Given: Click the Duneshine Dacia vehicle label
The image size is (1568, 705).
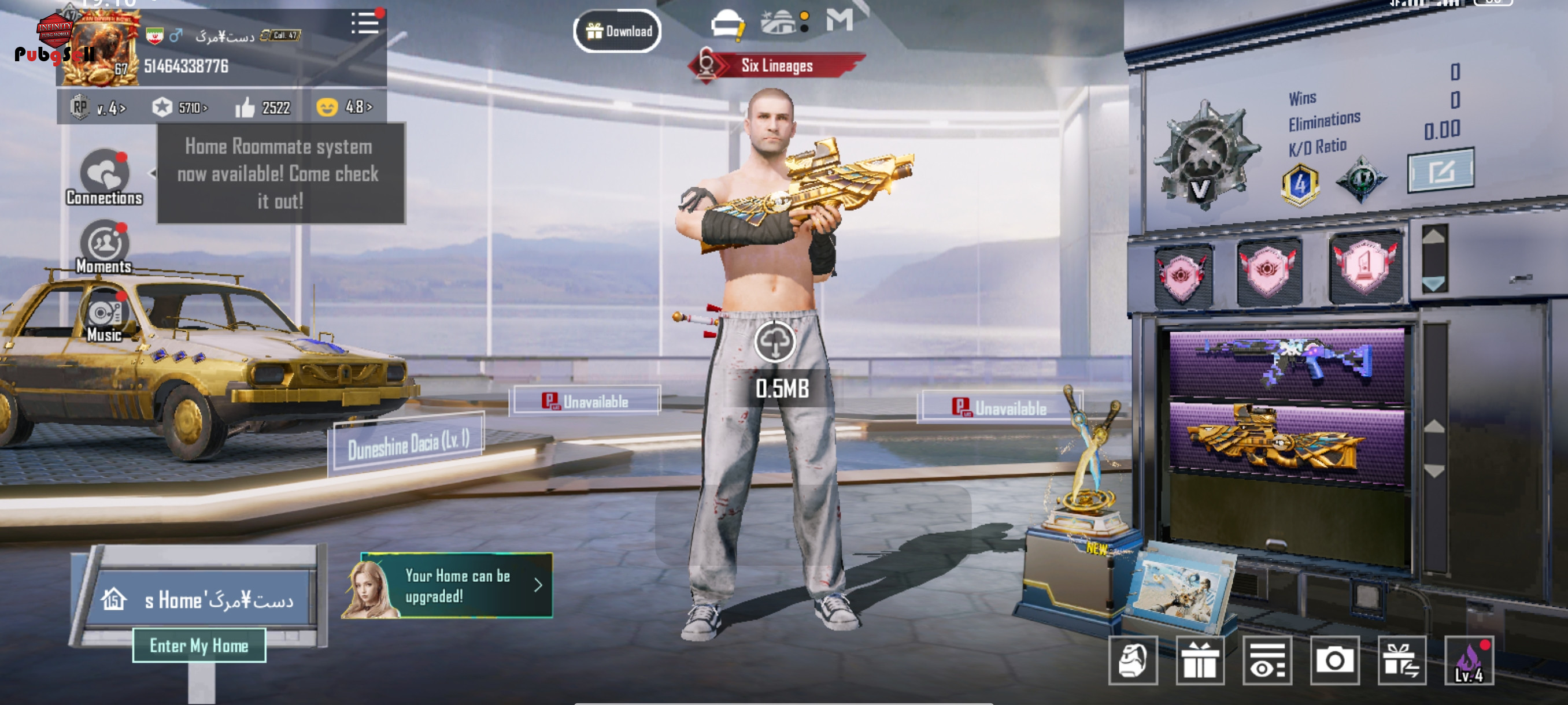Looking at the screenshot, I should coord(408,444).
